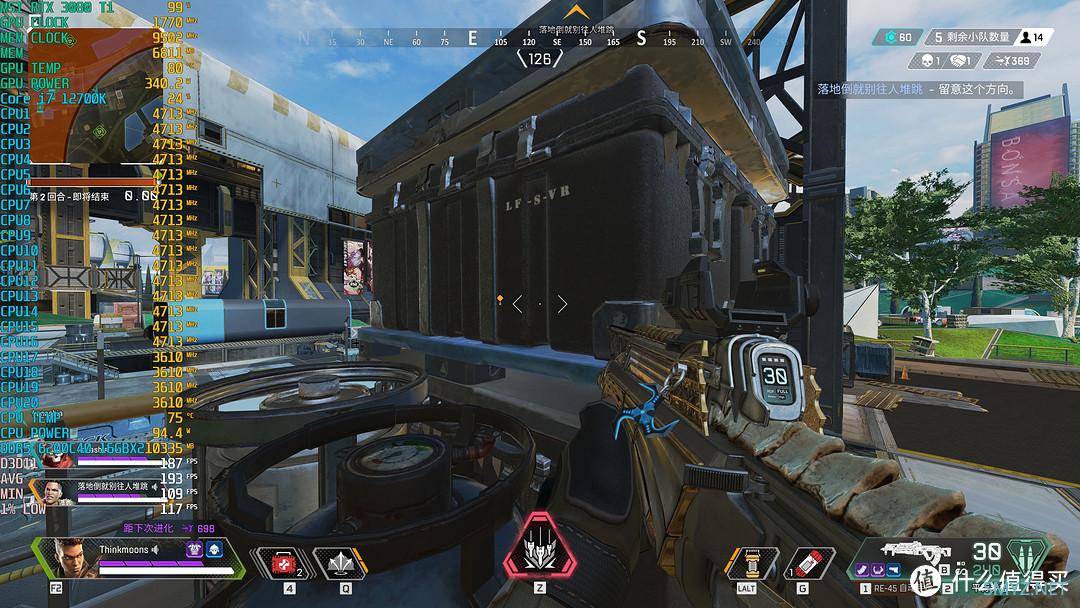Click the purple perk icon beside Thinkmoons

[x=195, y=549]
